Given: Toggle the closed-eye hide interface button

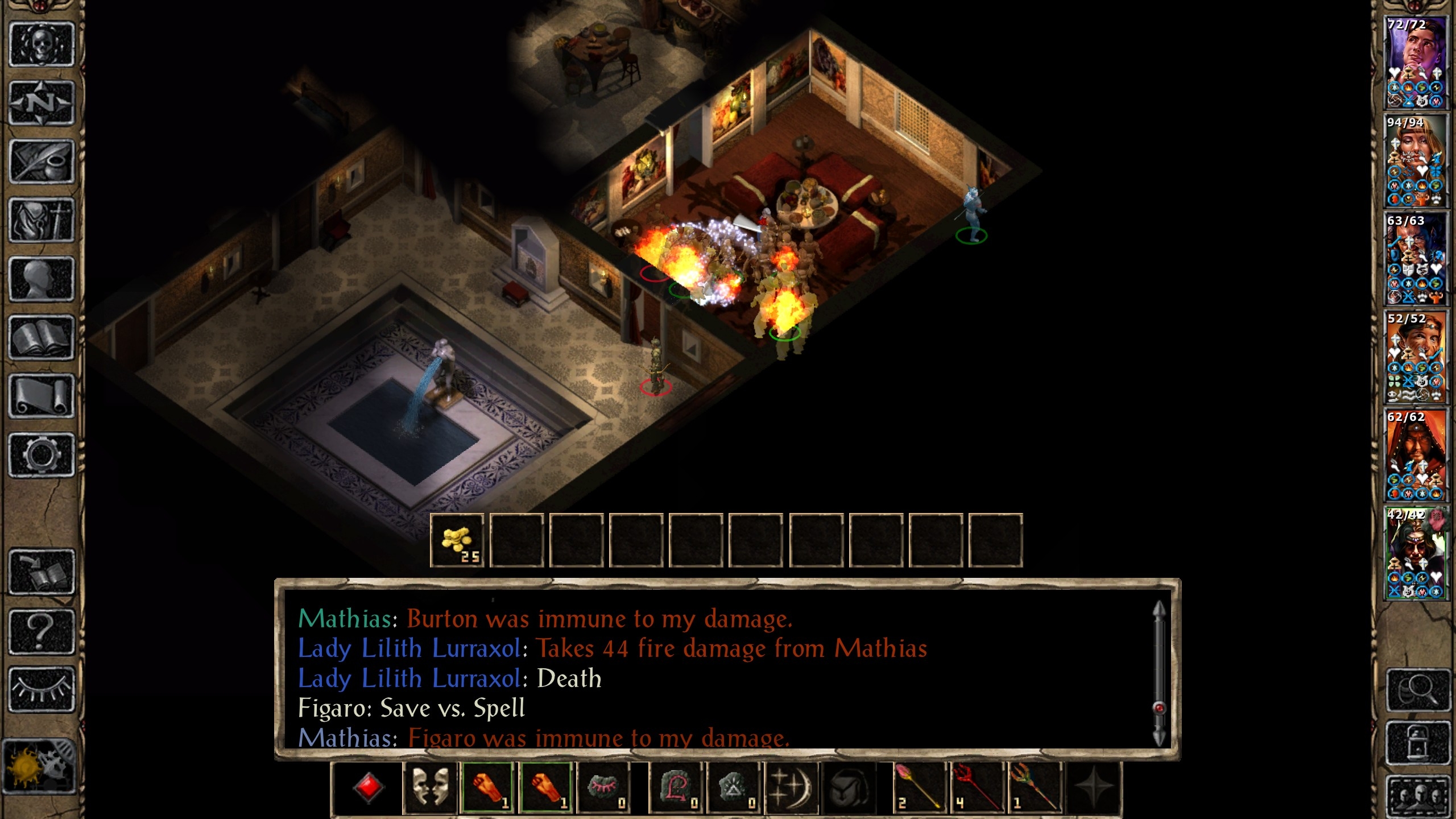Looking at the screenshot, I should coord(42,689).
